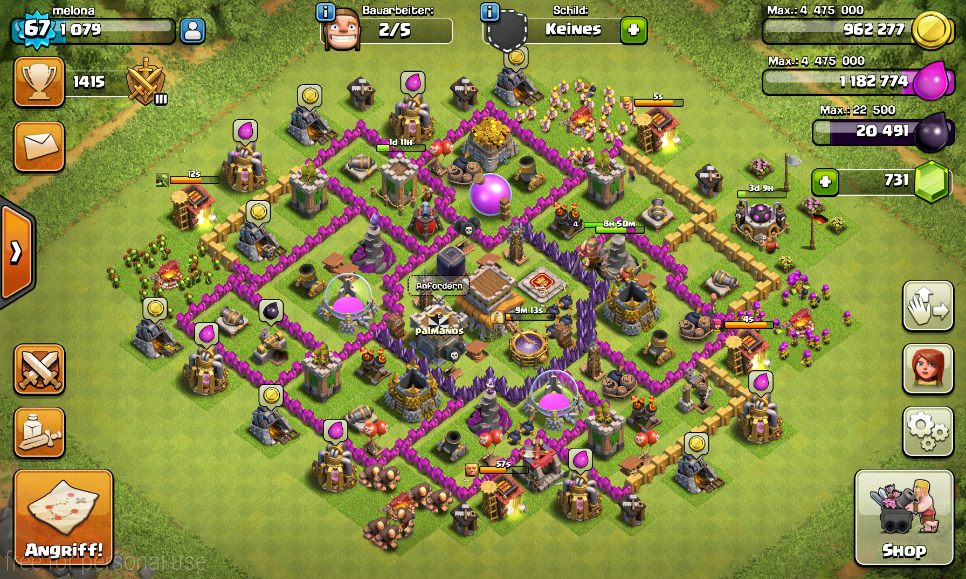966x579 pixels.
Task: Open the settings gear menu
Action: [x=927, y=430]
